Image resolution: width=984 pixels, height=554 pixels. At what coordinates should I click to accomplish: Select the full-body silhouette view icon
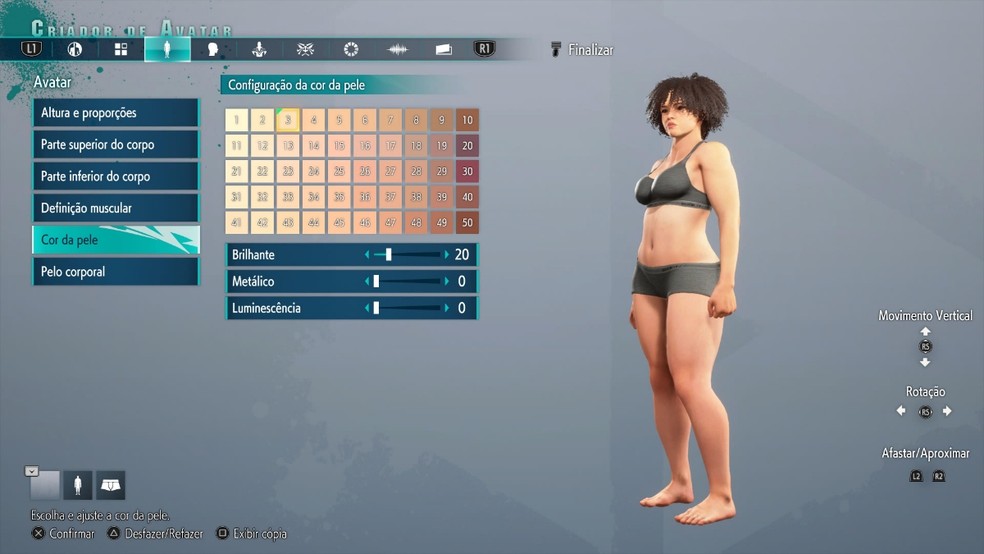77,486
